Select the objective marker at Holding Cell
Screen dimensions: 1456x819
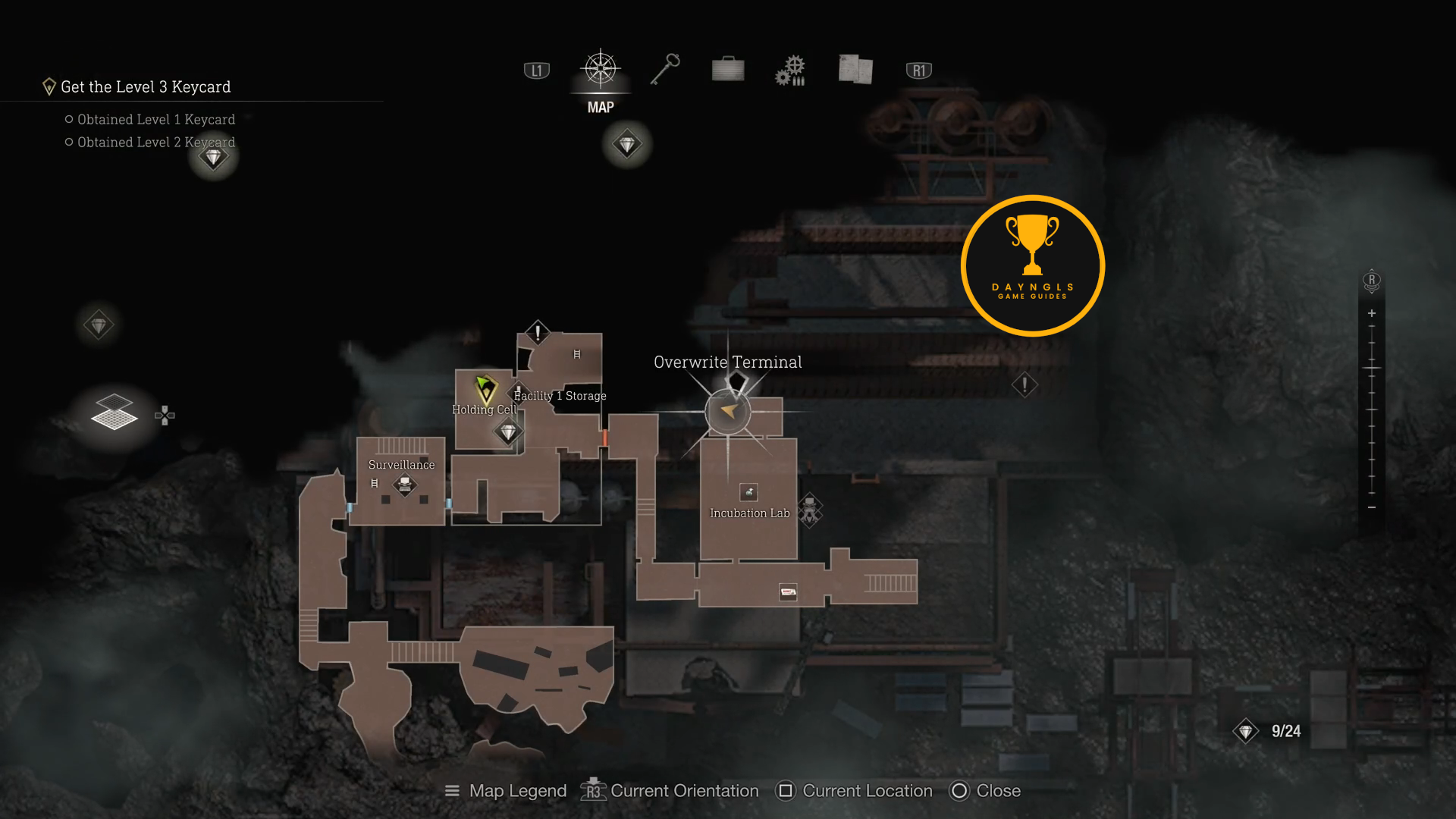click(x=485, y=389)
